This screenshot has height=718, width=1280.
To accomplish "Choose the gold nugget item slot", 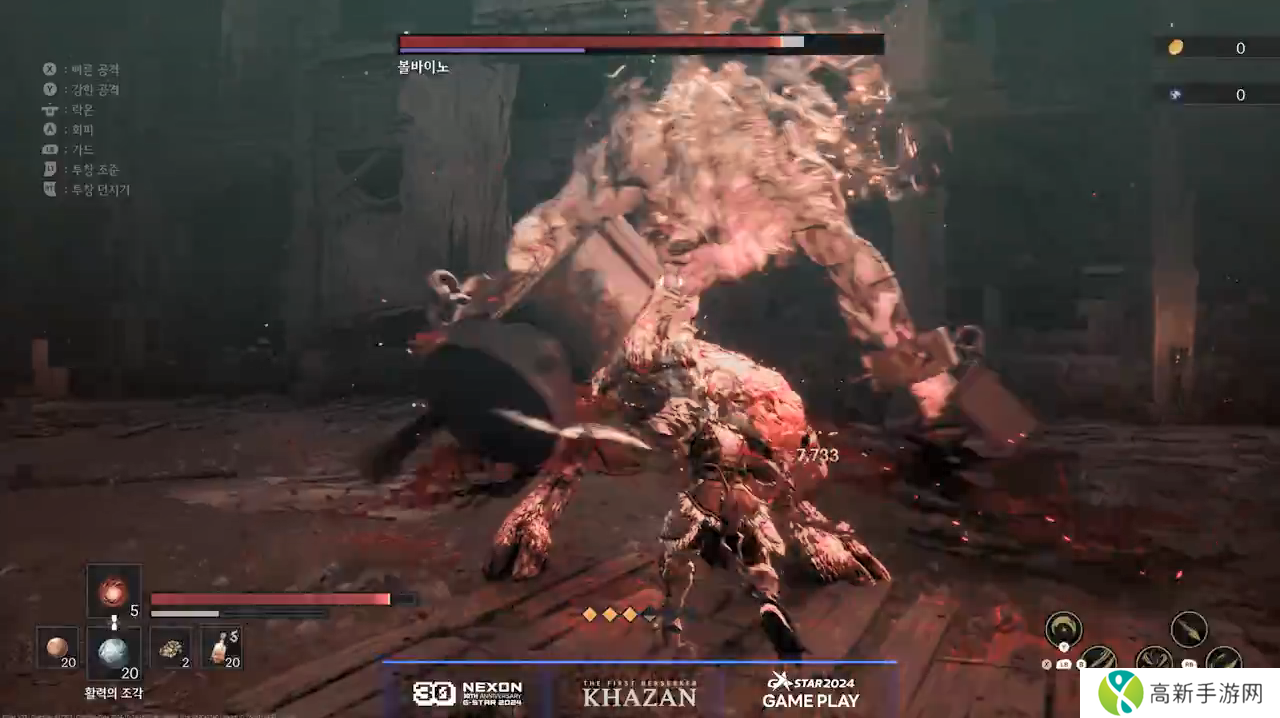I will click(x=169, y=647).
